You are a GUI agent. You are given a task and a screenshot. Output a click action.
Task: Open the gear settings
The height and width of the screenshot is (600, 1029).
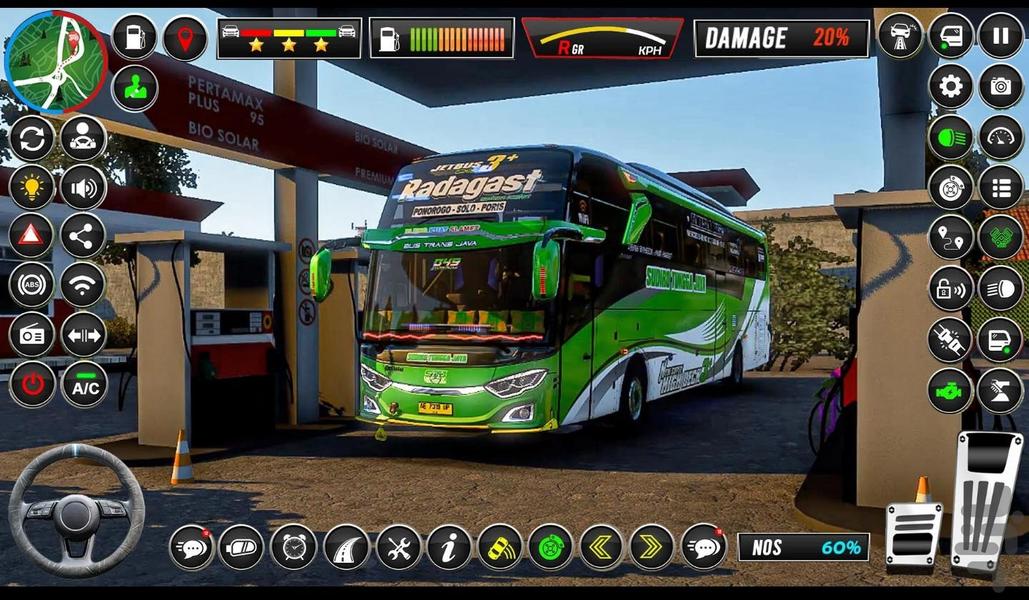pos(950,86)
